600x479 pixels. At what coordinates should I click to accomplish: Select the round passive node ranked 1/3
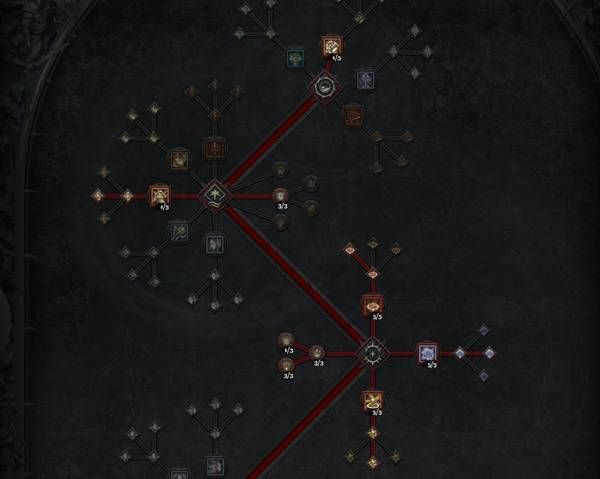tap(287, 340)
